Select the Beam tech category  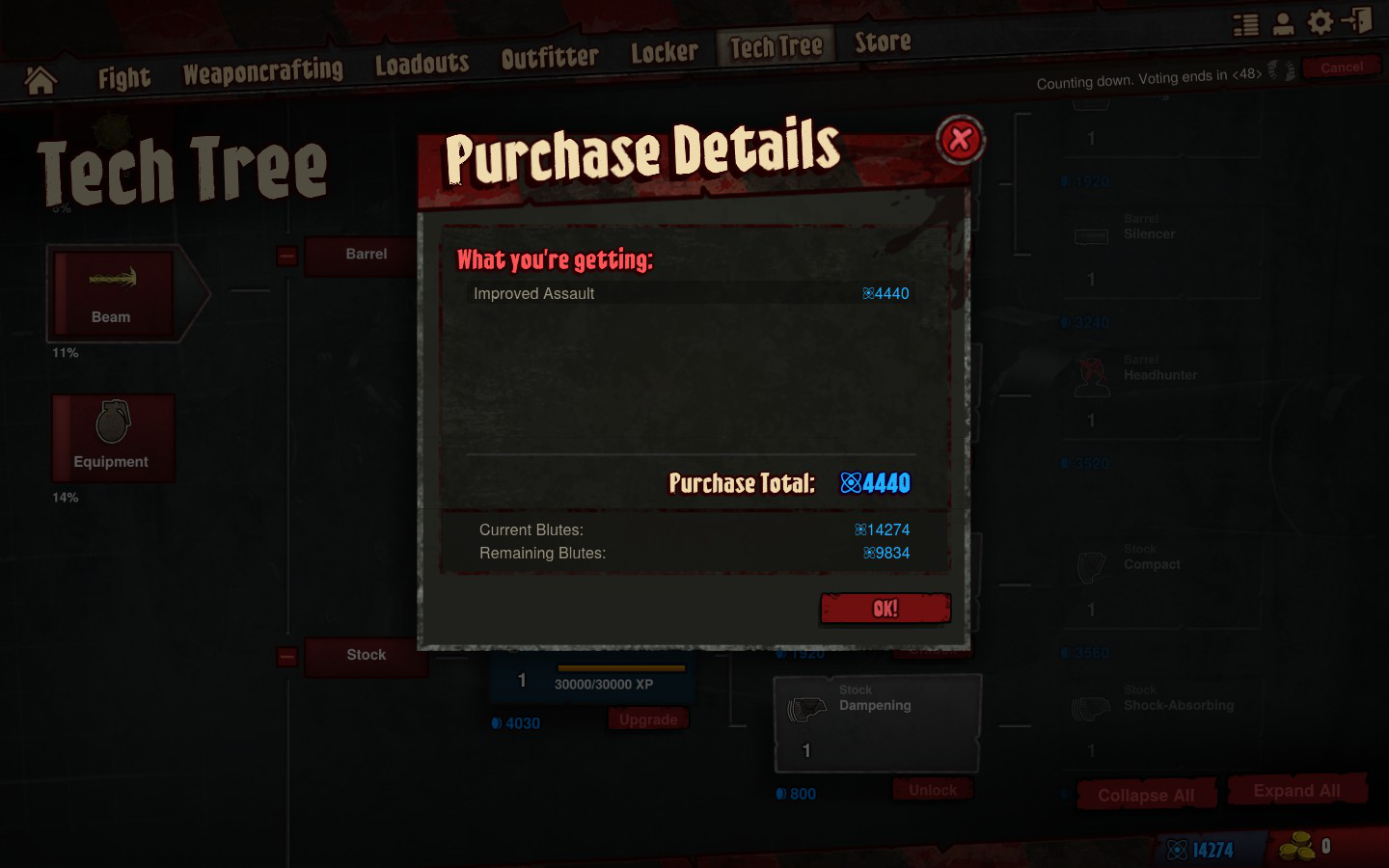tap(114, 294)
